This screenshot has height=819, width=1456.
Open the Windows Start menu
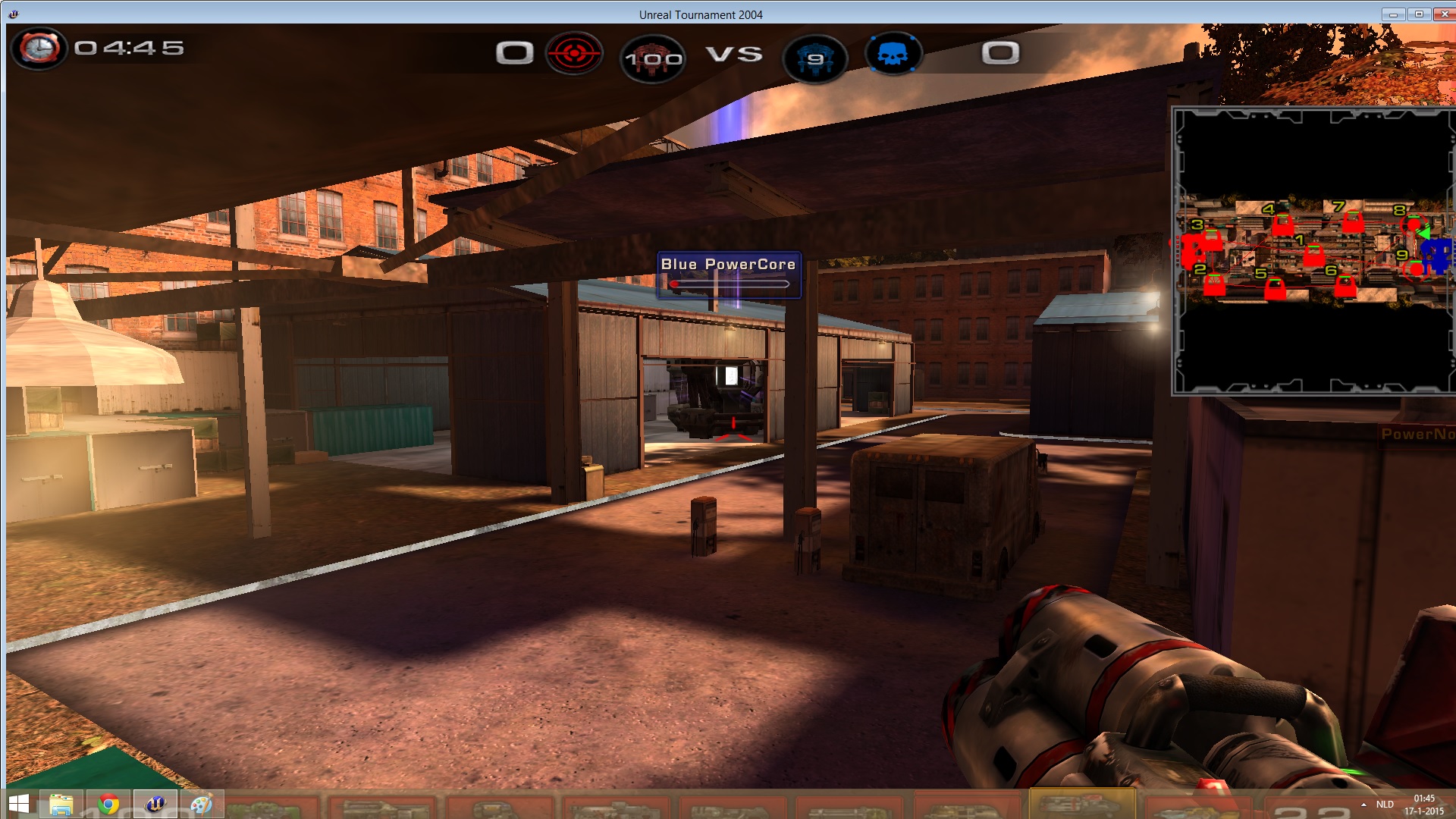(19, 804)
